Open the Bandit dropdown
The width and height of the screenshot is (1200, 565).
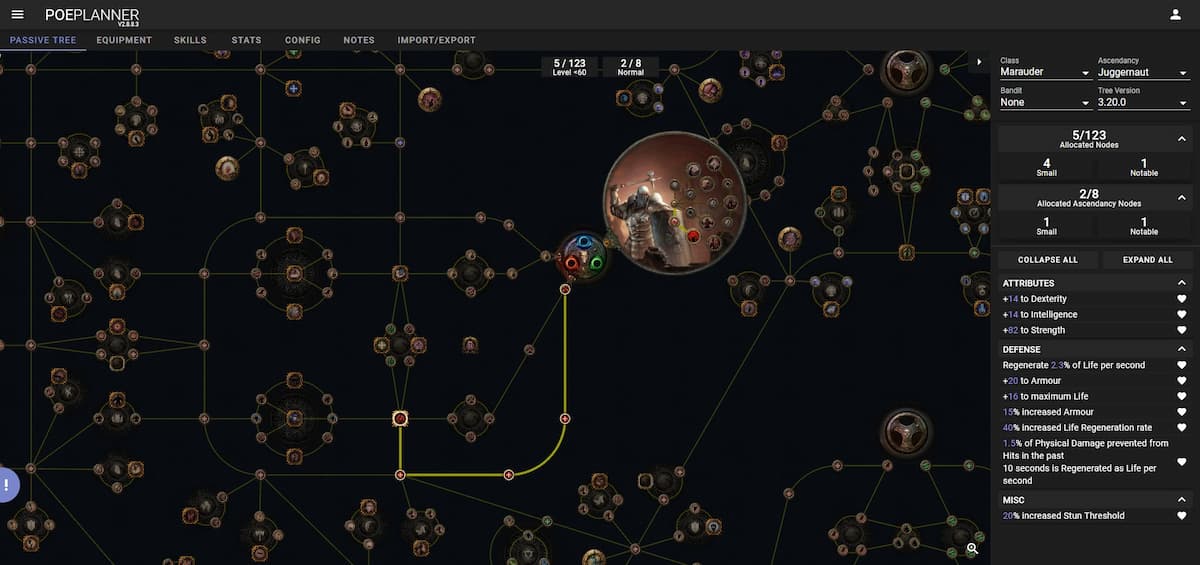tap(1044, 102)
